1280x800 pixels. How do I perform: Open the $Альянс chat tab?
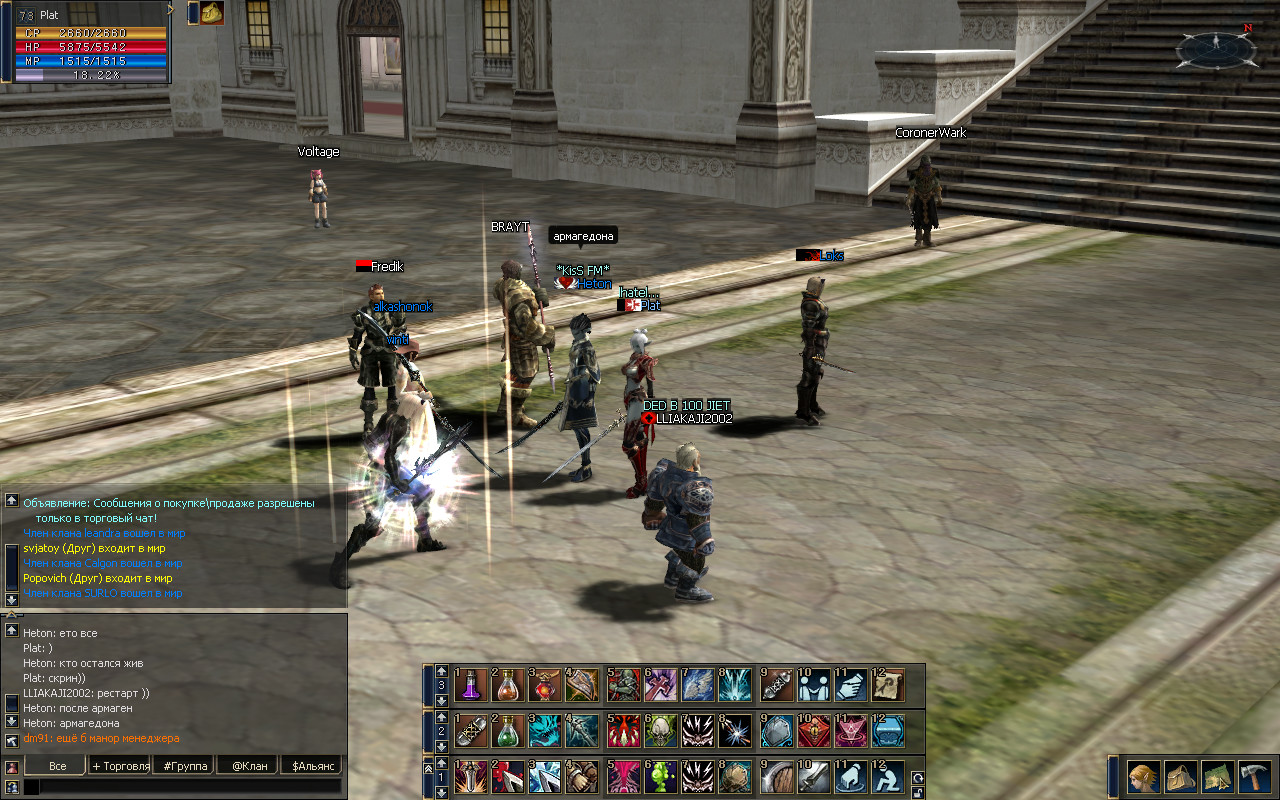[311, 766]
